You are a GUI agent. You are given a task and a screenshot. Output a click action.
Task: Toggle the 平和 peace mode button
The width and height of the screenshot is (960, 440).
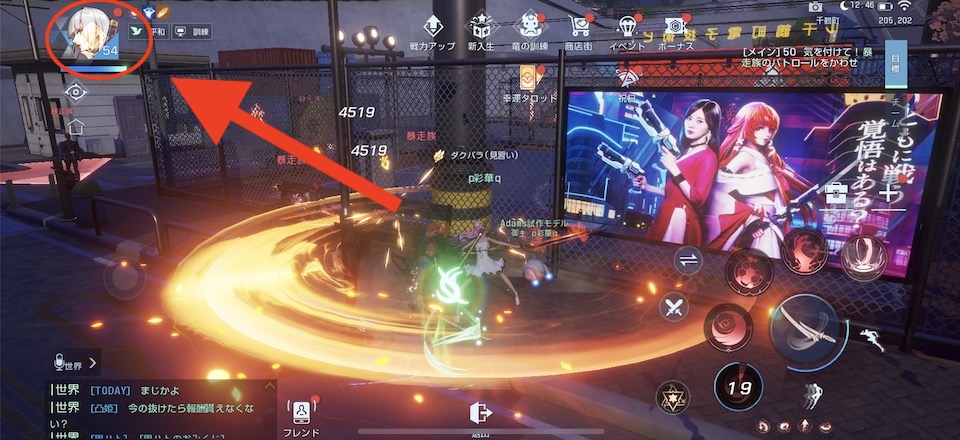point(157,31)
